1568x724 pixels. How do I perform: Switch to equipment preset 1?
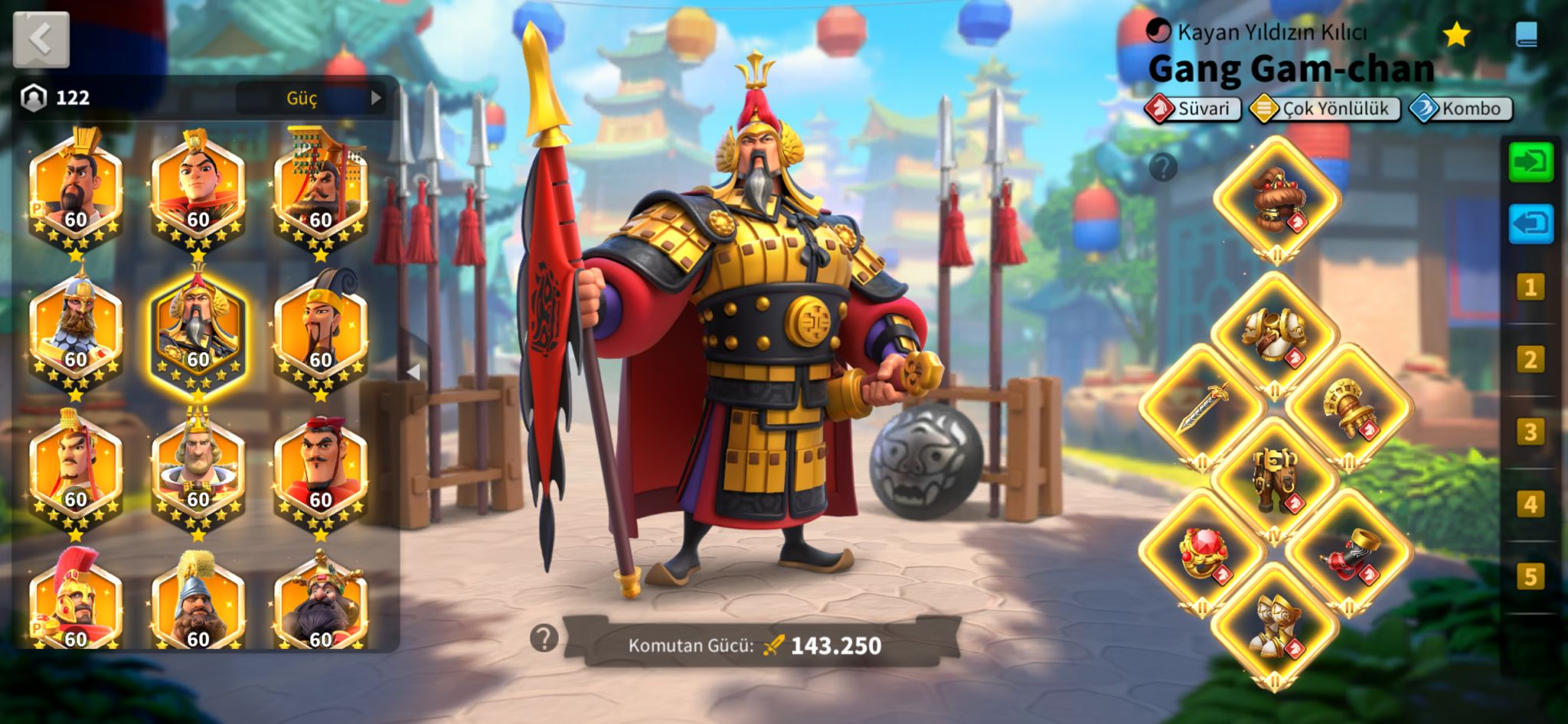pos(1530,288)
